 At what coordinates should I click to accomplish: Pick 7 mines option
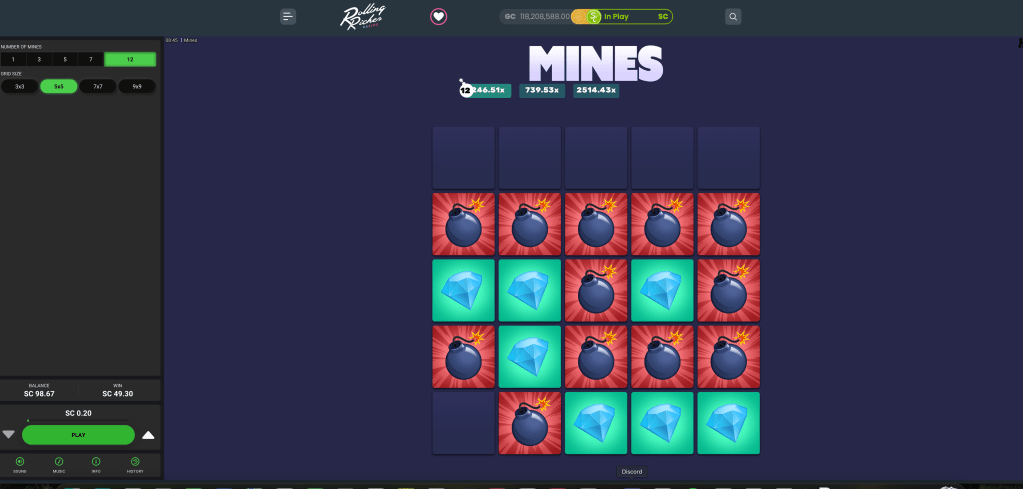click(x=91, y=60)
